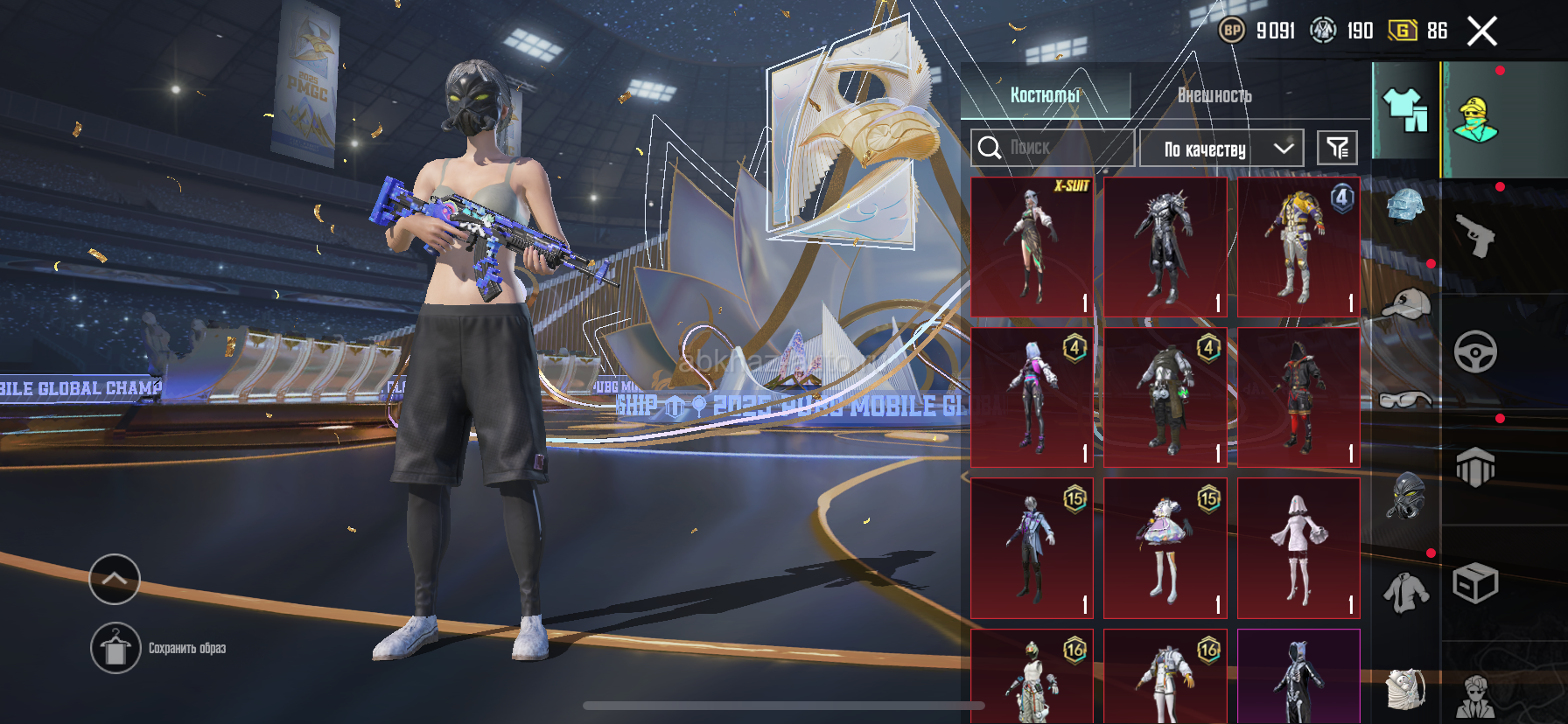Select the white hooded dress costume
Viewport: 1568px width, 724px height.
tap(1298, 548)
